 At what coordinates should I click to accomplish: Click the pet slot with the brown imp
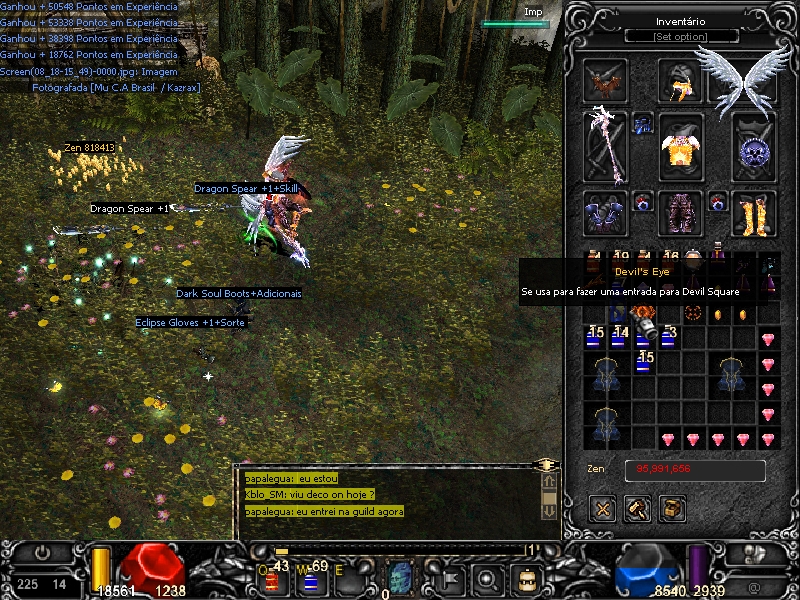coord(605,82)
